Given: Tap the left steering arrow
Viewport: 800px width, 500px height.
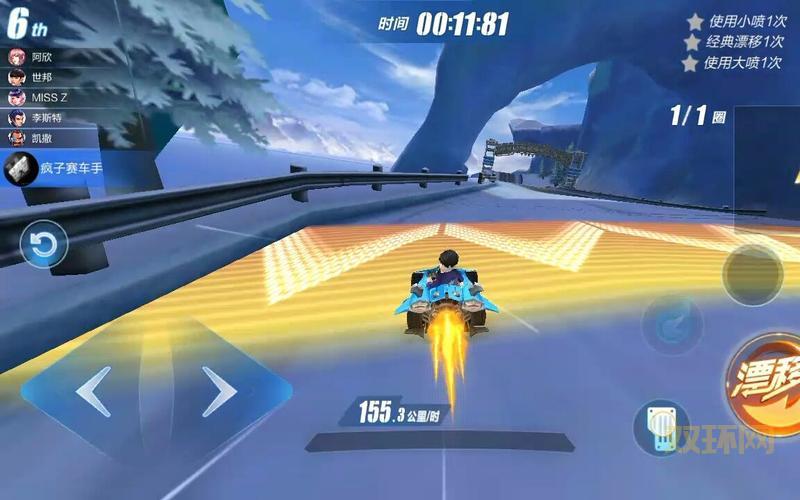Looking at the screenshot, I should tap(93, 391).
